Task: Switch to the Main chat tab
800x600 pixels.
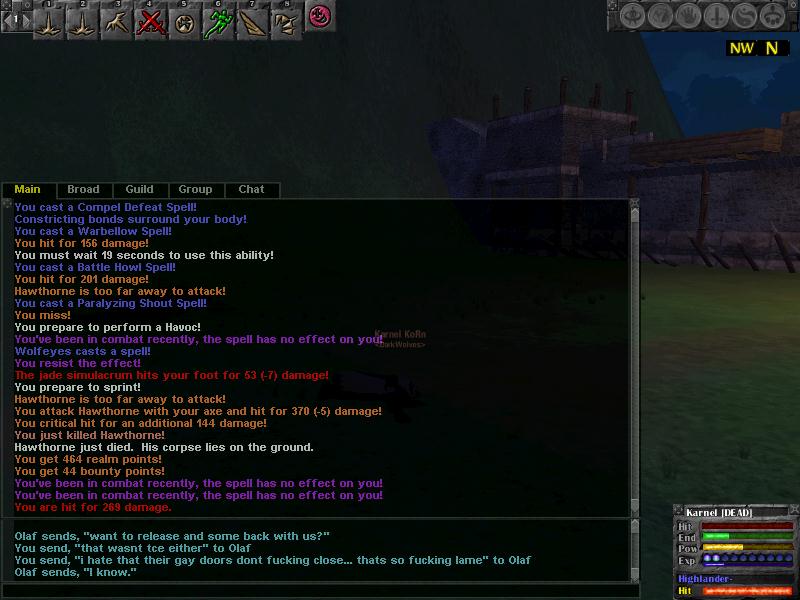Action: point(27,189)
